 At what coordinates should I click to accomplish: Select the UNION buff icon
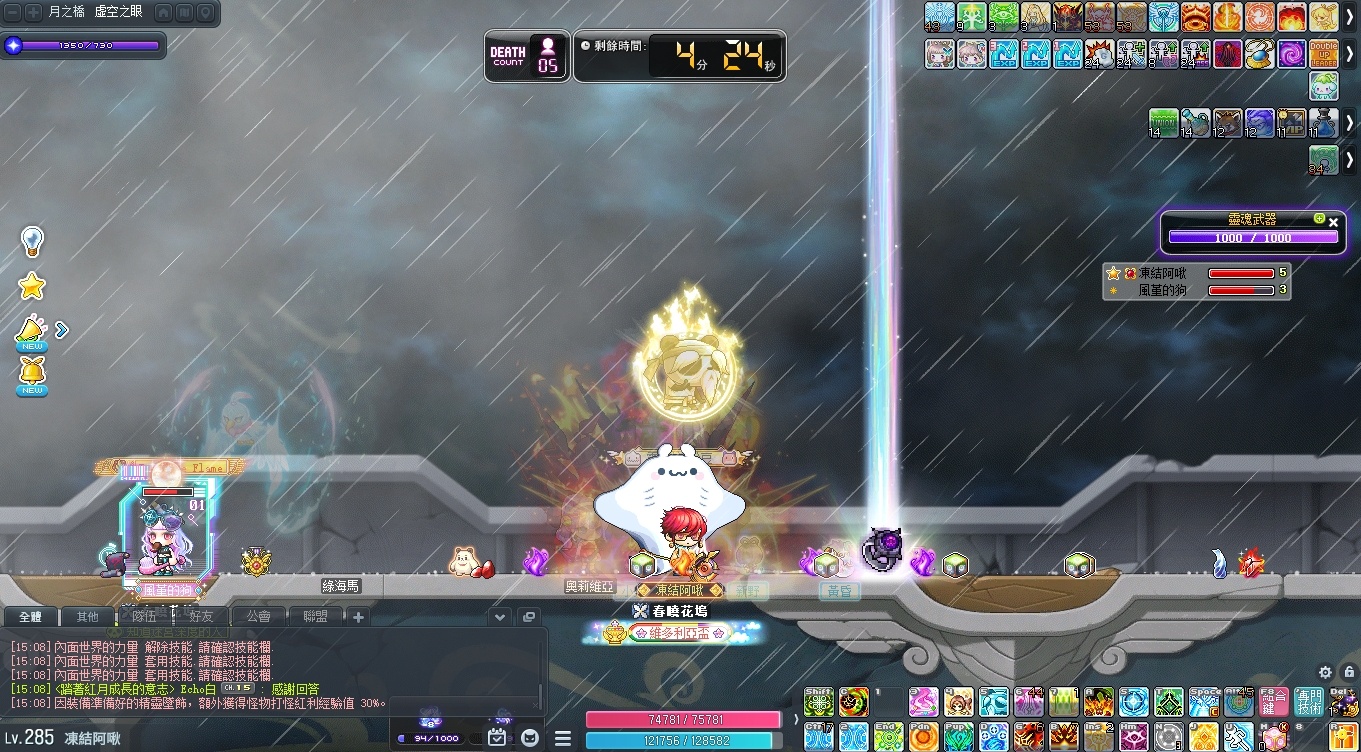(1164, 123)
